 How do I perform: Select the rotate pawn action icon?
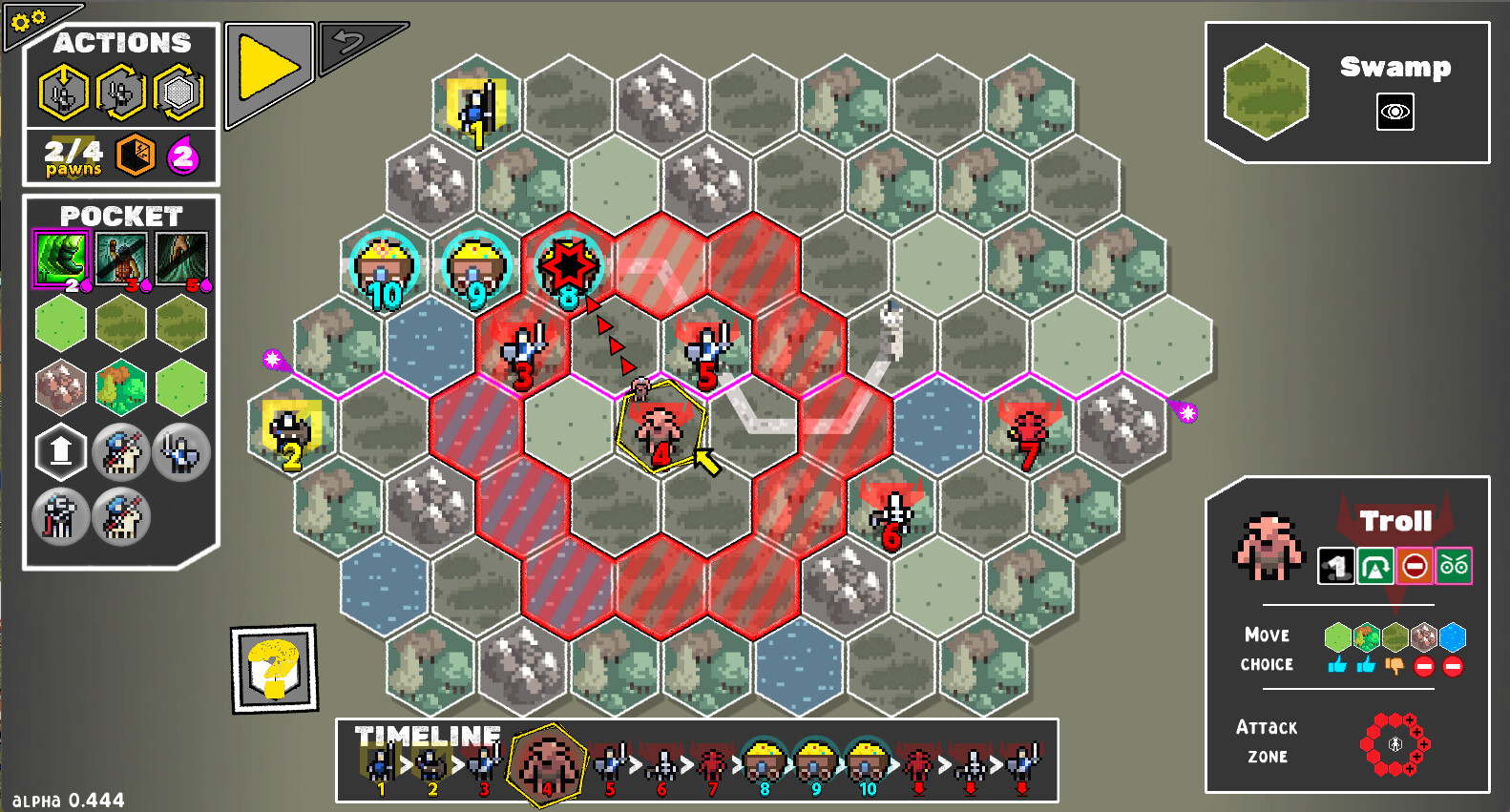(x=121, y=91)
